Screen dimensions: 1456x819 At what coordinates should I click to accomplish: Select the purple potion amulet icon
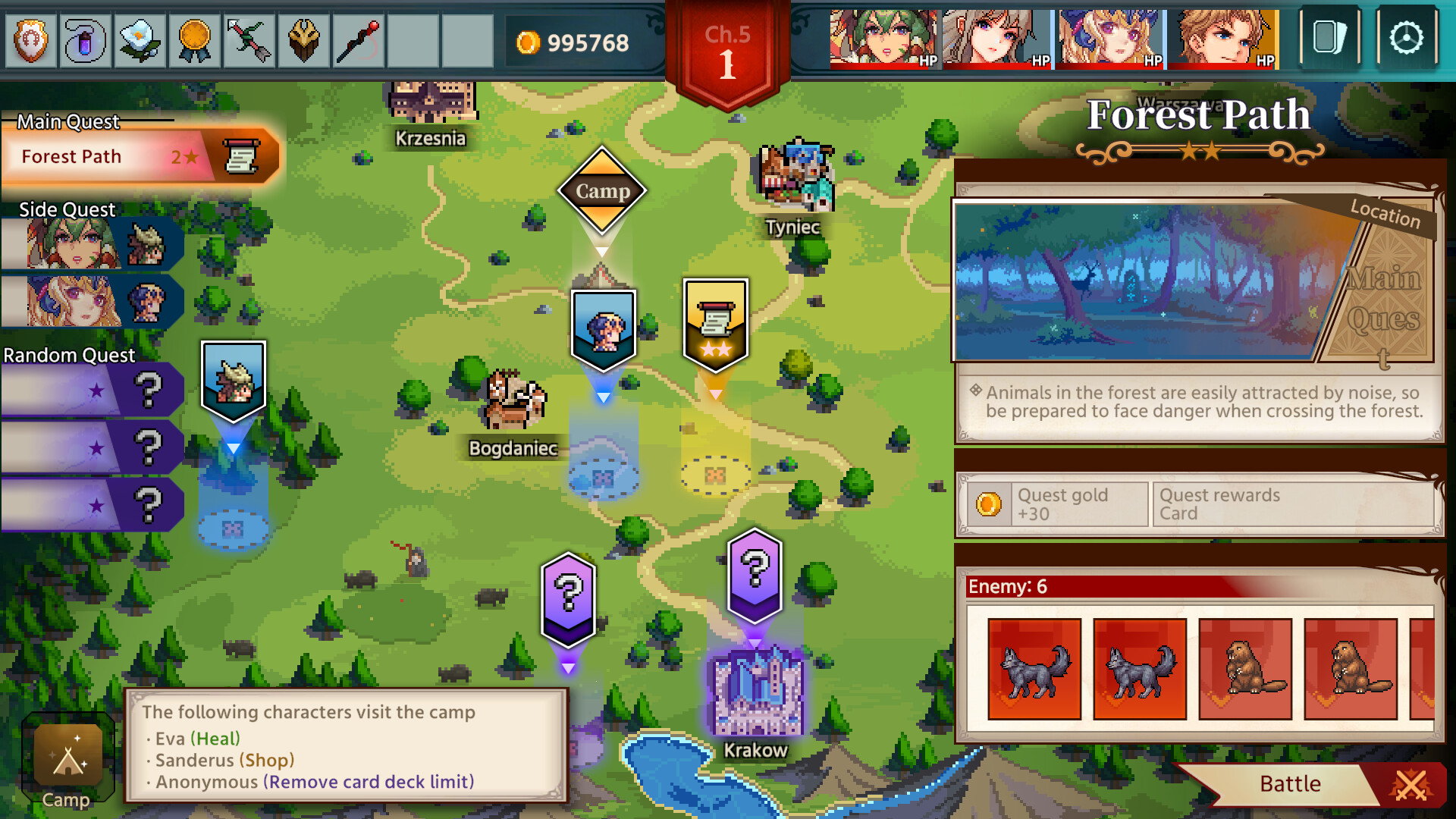click(85, 41)
